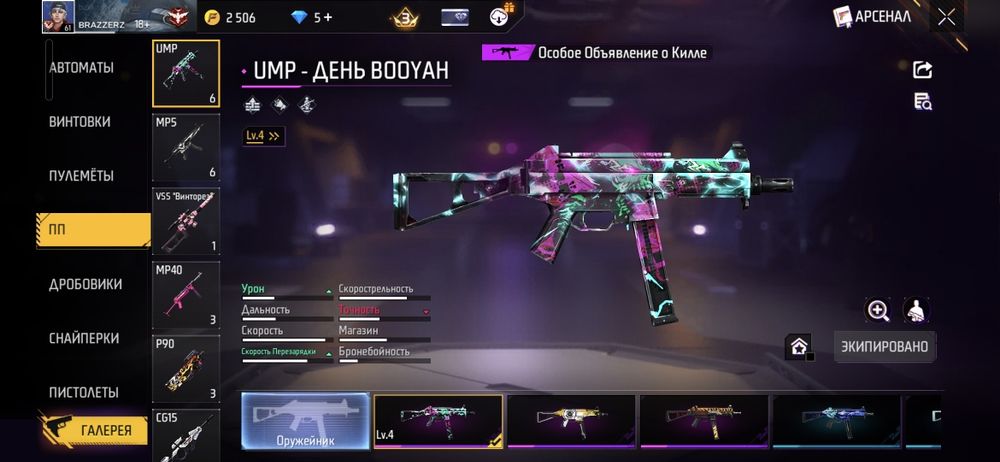Select the golden UMP skin thumbnail
Image resolution: width=1000 pixels, height=462 pixels.
[x=571, y=420]
